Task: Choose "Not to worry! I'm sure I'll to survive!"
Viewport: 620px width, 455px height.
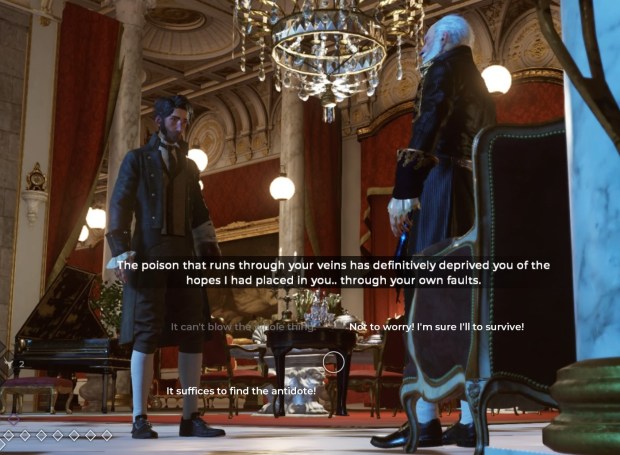Action: pyautogui.click(x=436, y=327)
